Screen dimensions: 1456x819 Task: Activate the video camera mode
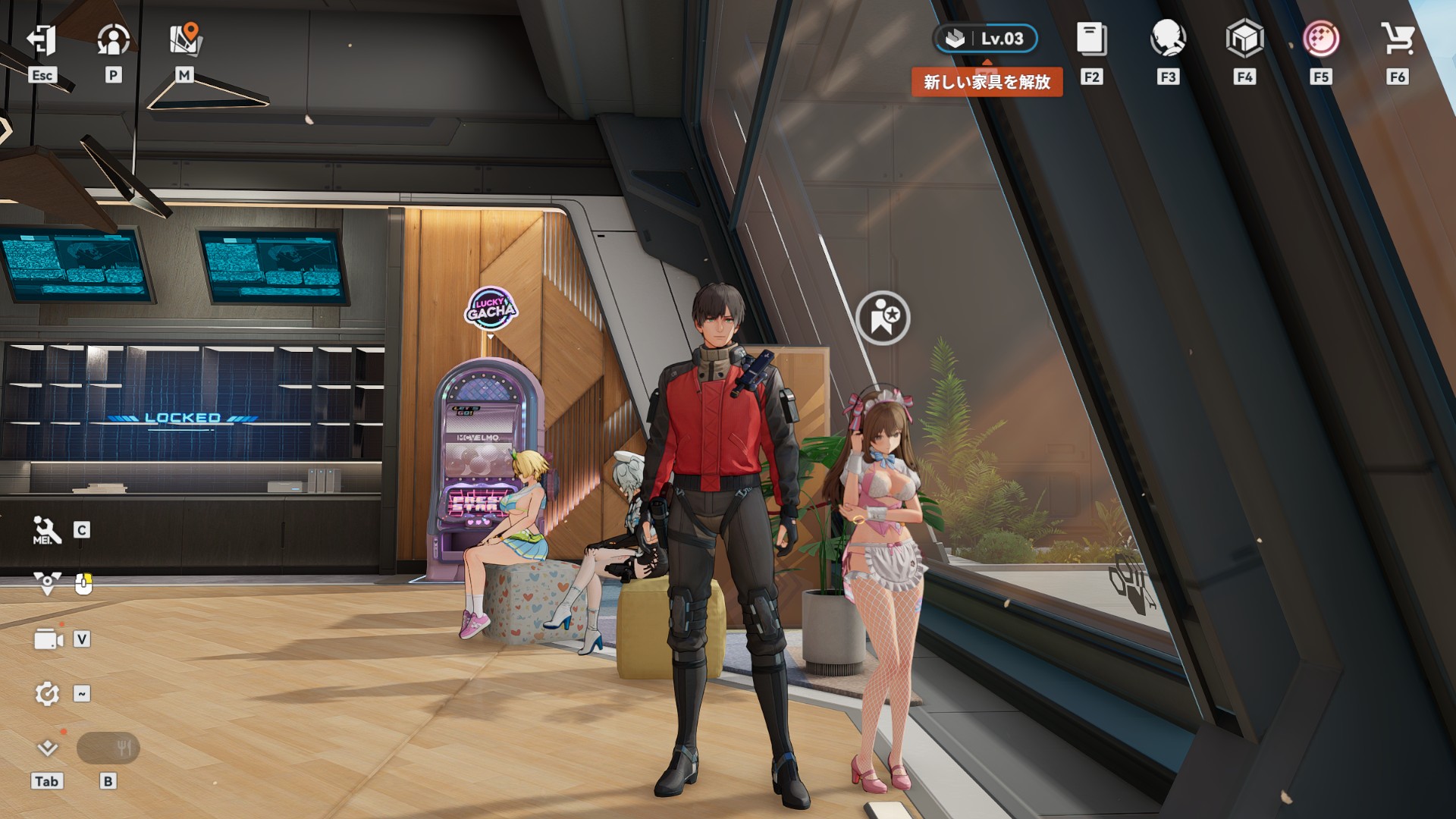48,640
